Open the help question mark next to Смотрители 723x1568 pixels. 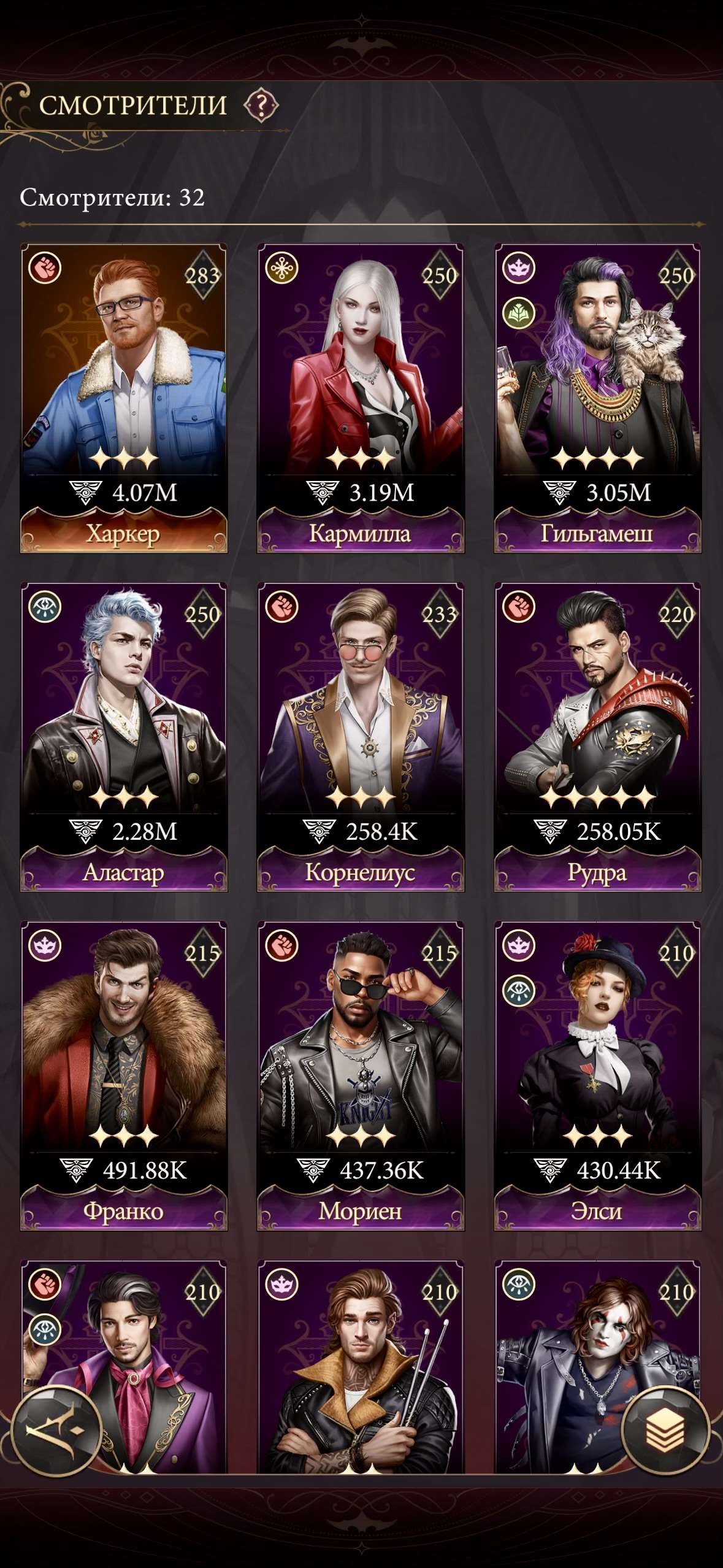click(x=261, y=106)
